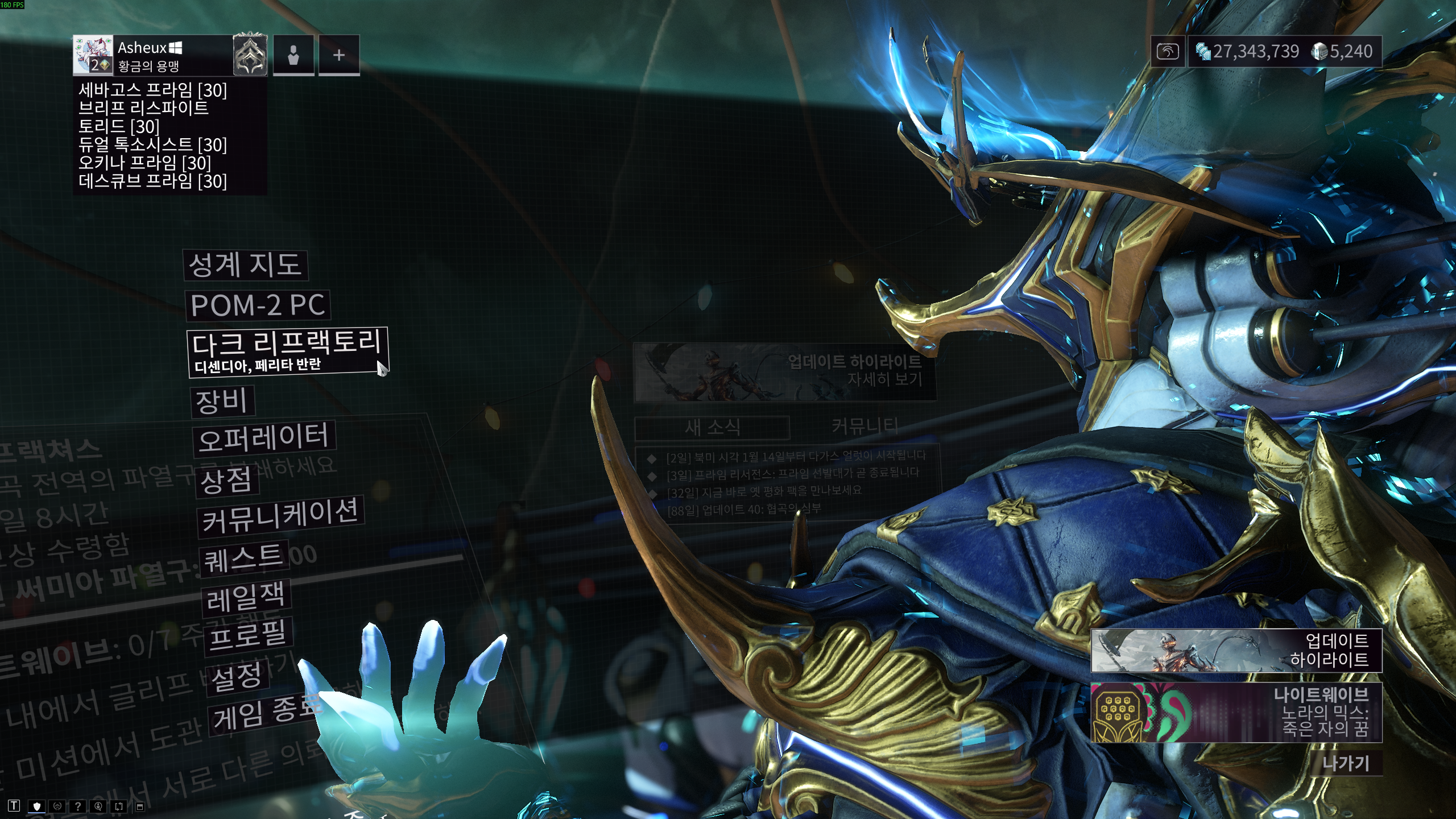The height and width of the screenshot is (819, 1456).
Task: Choose 다크 리프랙토리 mission entry
Action: point(287,351)
